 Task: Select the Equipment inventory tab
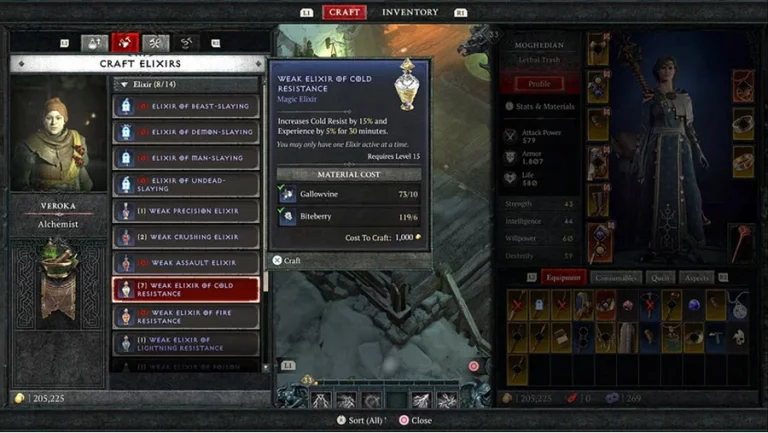[x=564, y=277]
